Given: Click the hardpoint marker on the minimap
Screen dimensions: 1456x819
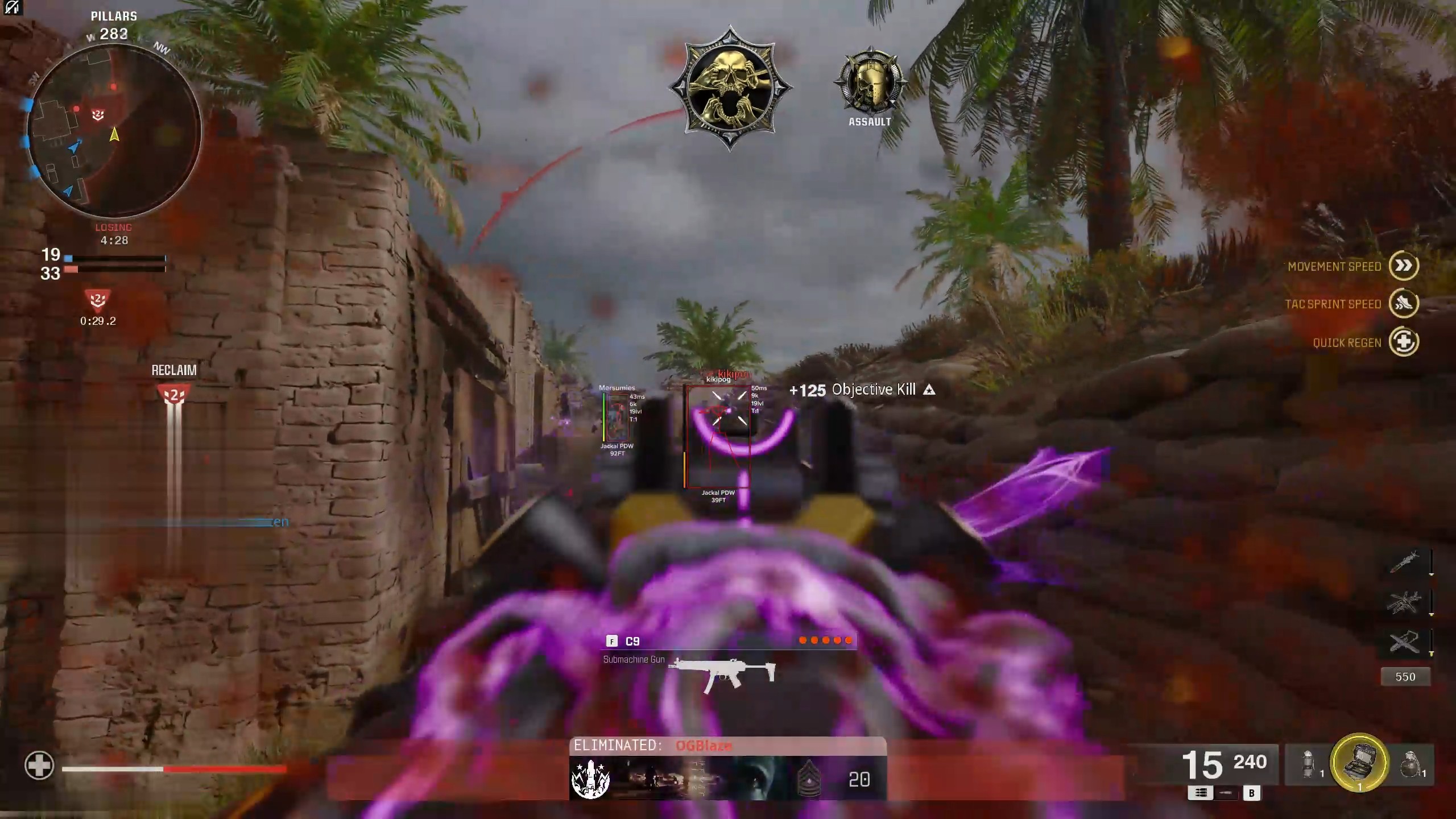Looking at the screenshot, I should pyautogui.click(x=98, y=115).
